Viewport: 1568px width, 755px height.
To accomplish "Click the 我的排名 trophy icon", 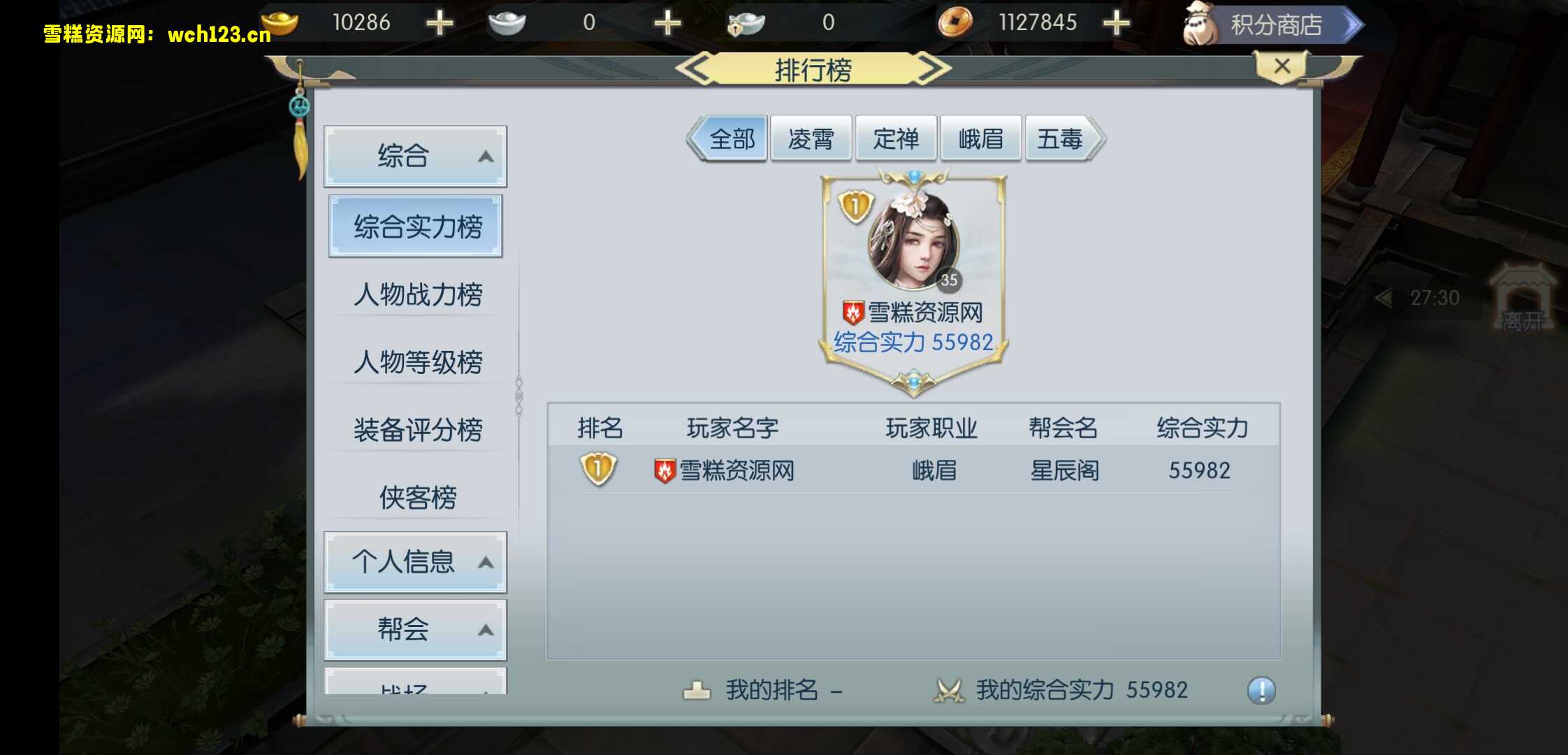I will [696, 689].
